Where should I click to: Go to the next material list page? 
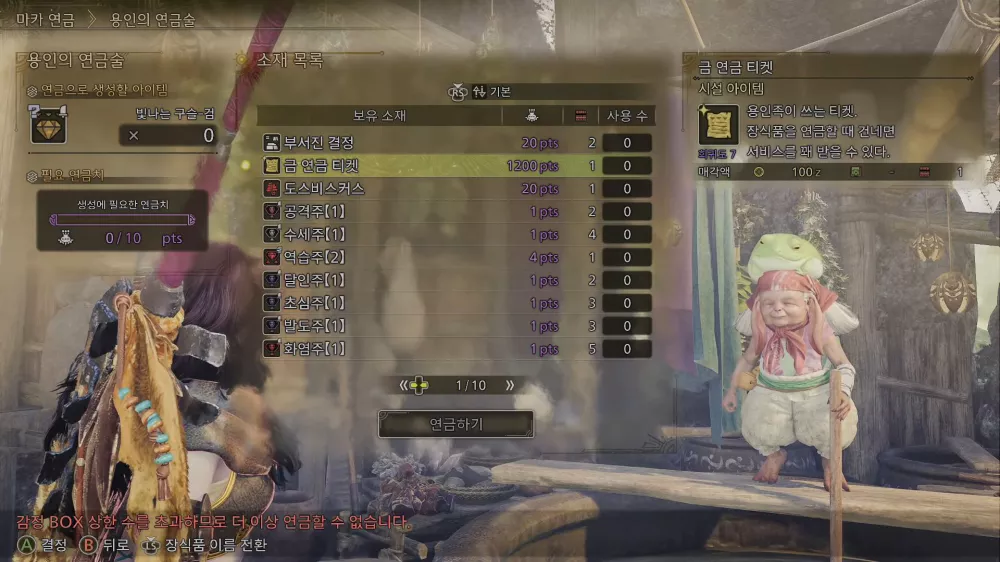(x=510, y=385)
